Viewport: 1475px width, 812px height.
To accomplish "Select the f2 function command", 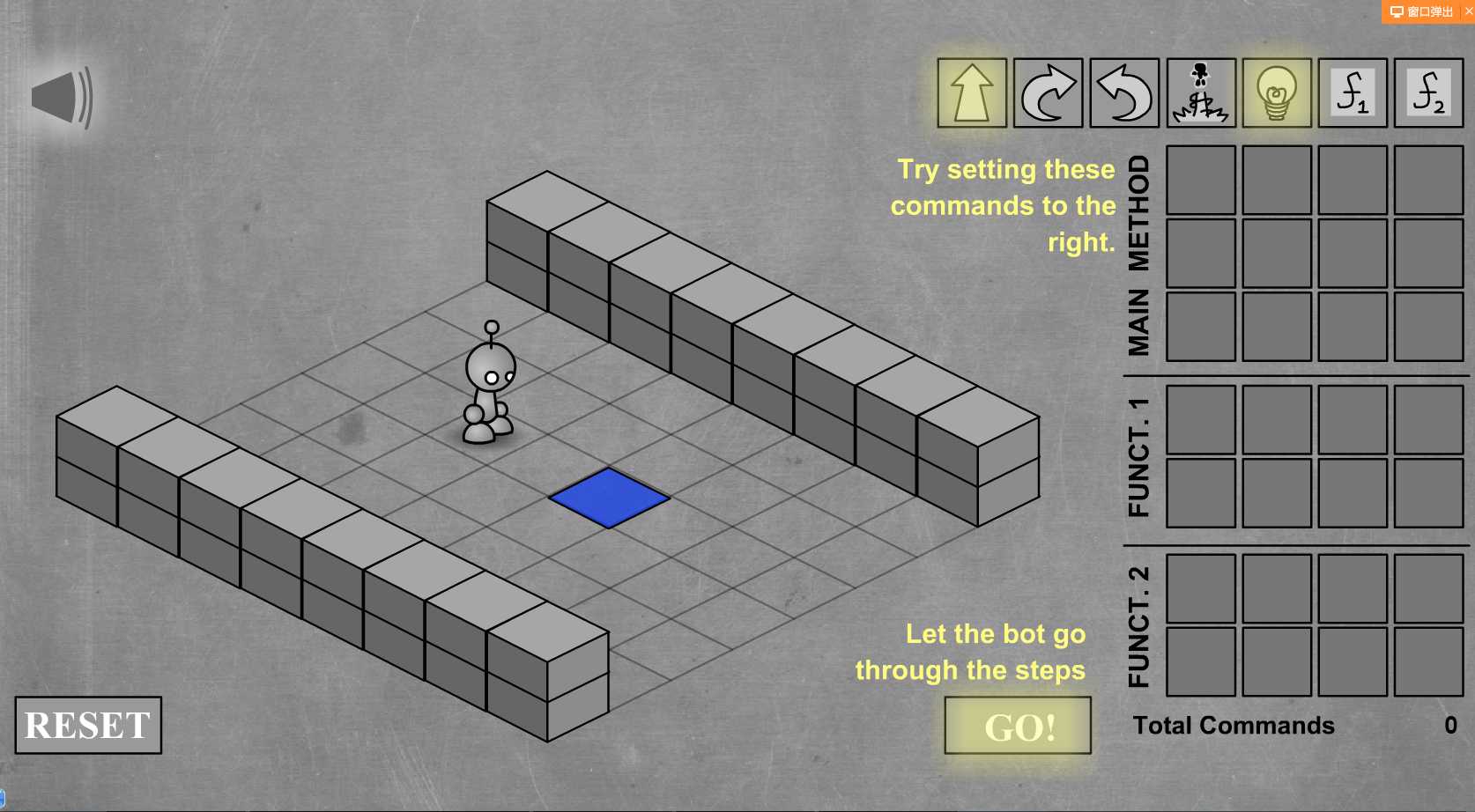I will point(1428,93).
